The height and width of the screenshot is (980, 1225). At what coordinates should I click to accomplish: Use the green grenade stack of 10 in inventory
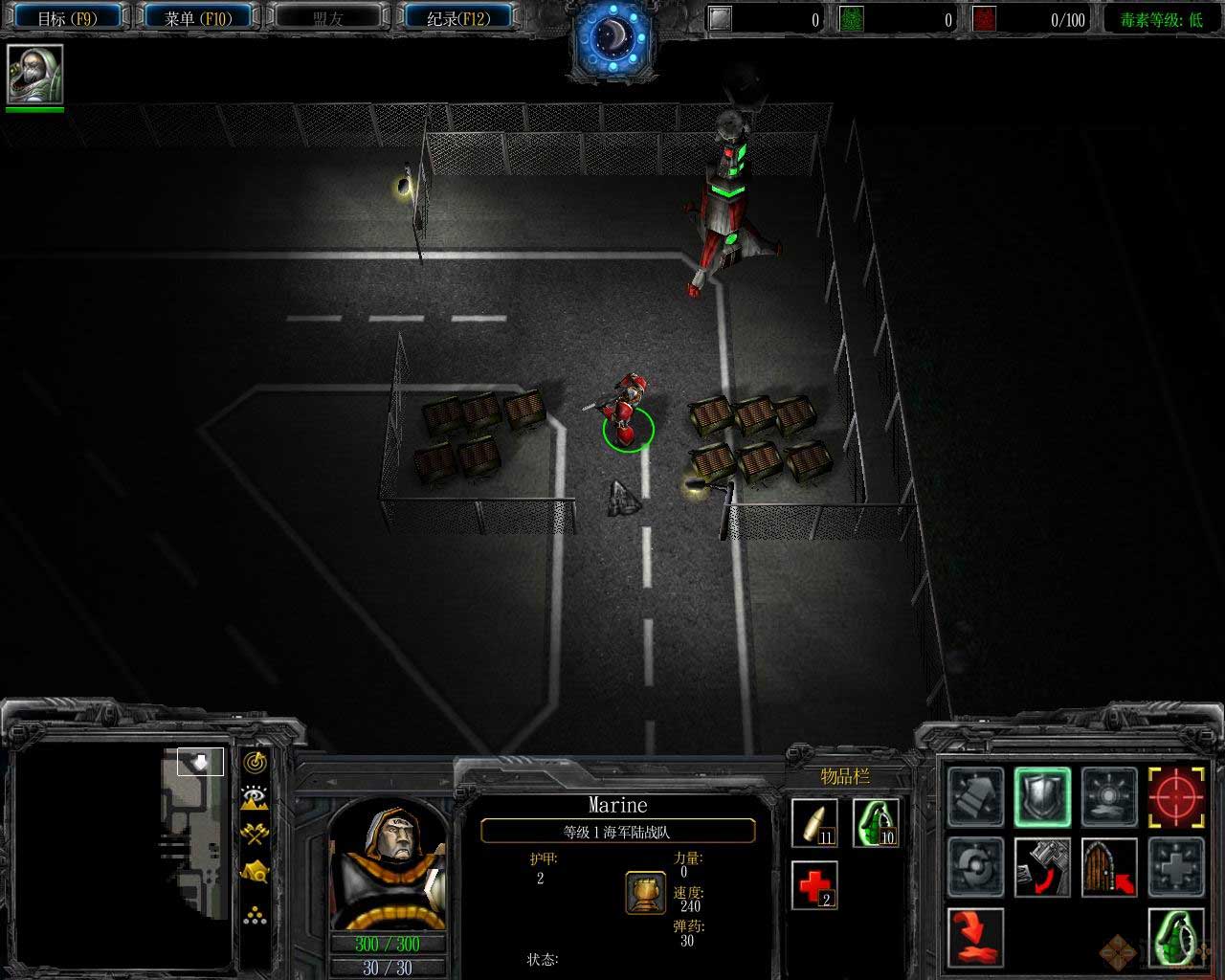click(876, 823)
